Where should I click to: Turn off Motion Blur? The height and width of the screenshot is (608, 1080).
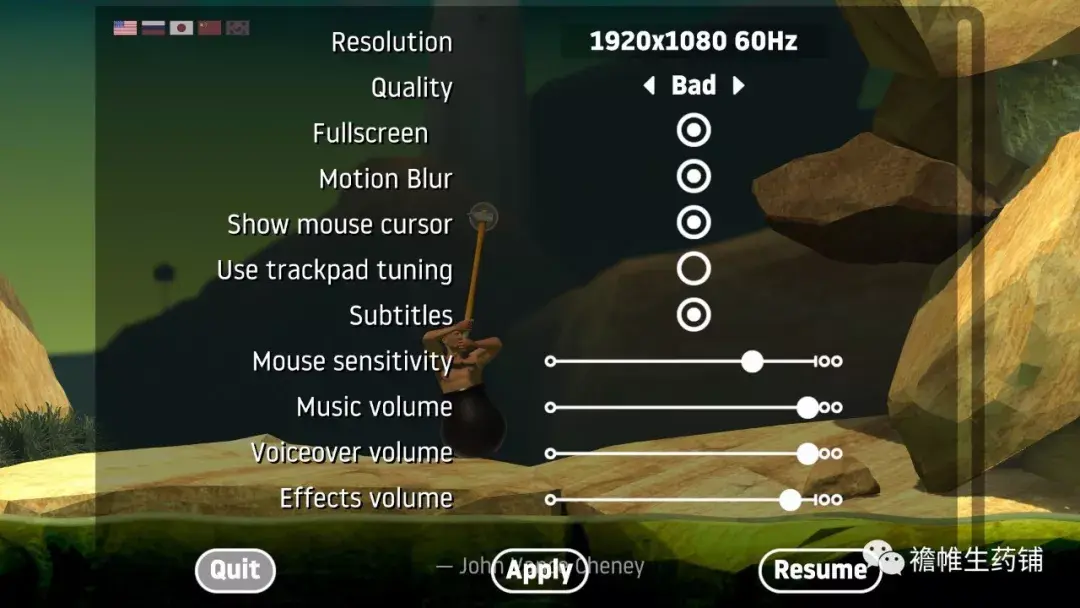click(x=693, y=177)
